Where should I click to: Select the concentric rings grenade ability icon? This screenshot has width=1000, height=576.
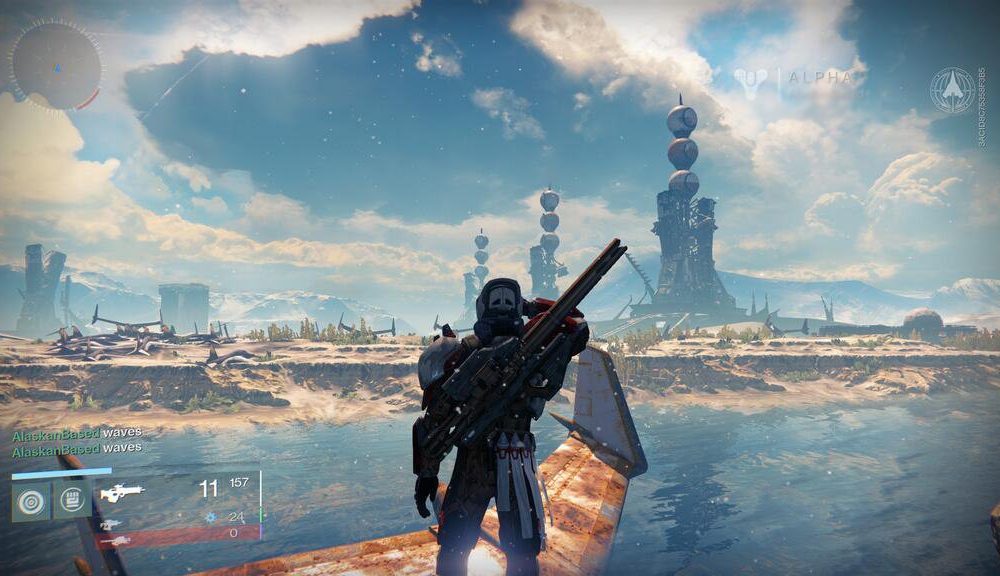point(31,501)
